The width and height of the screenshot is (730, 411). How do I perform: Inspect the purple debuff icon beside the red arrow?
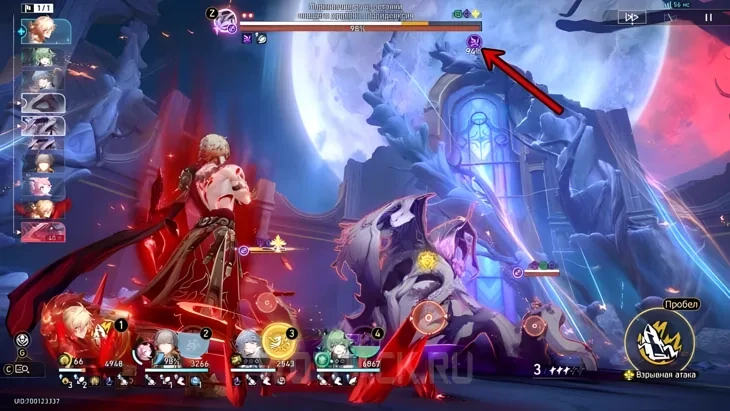pos(473,41)
